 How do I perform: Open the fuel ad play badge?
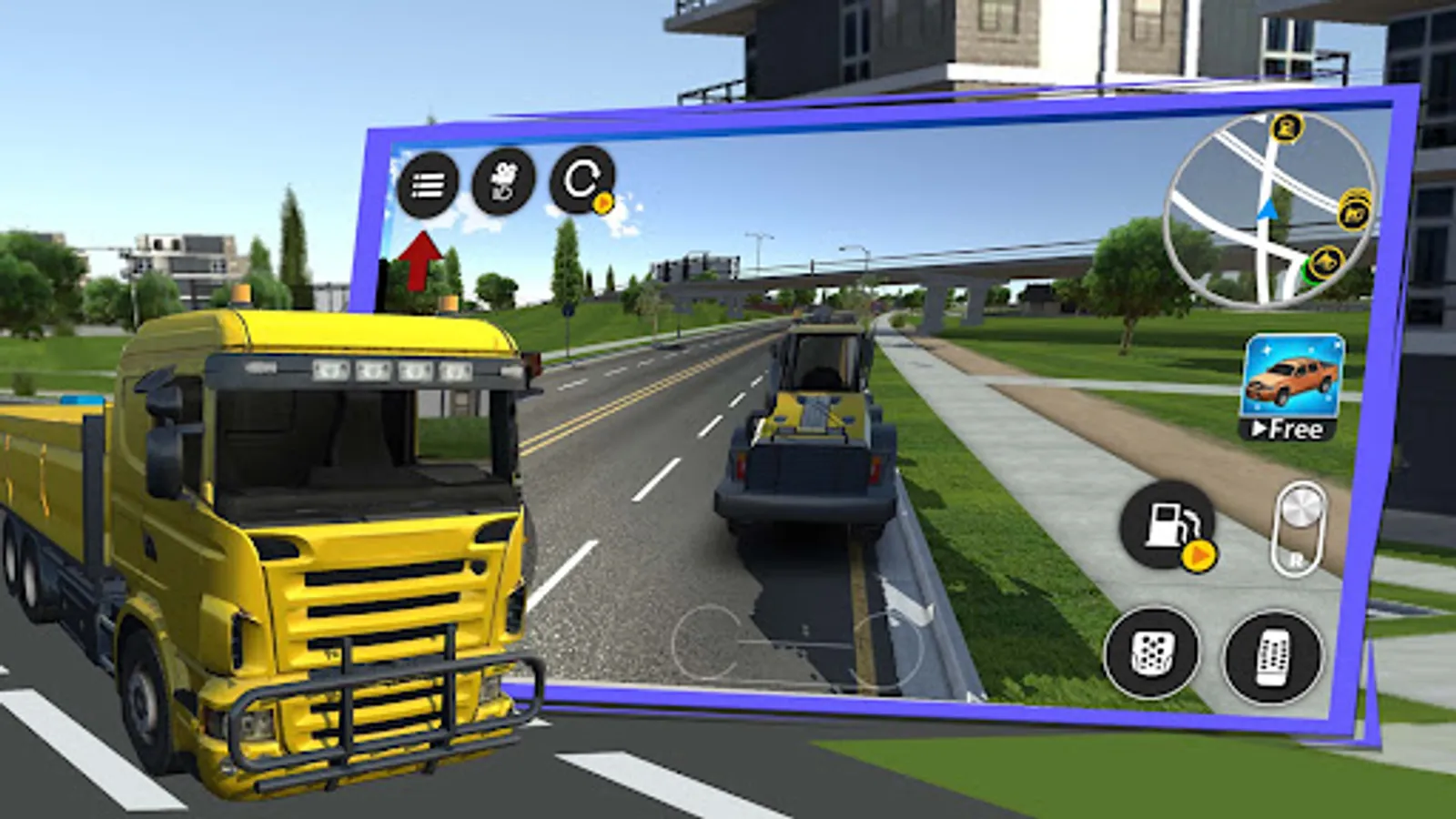[1198, 555]
